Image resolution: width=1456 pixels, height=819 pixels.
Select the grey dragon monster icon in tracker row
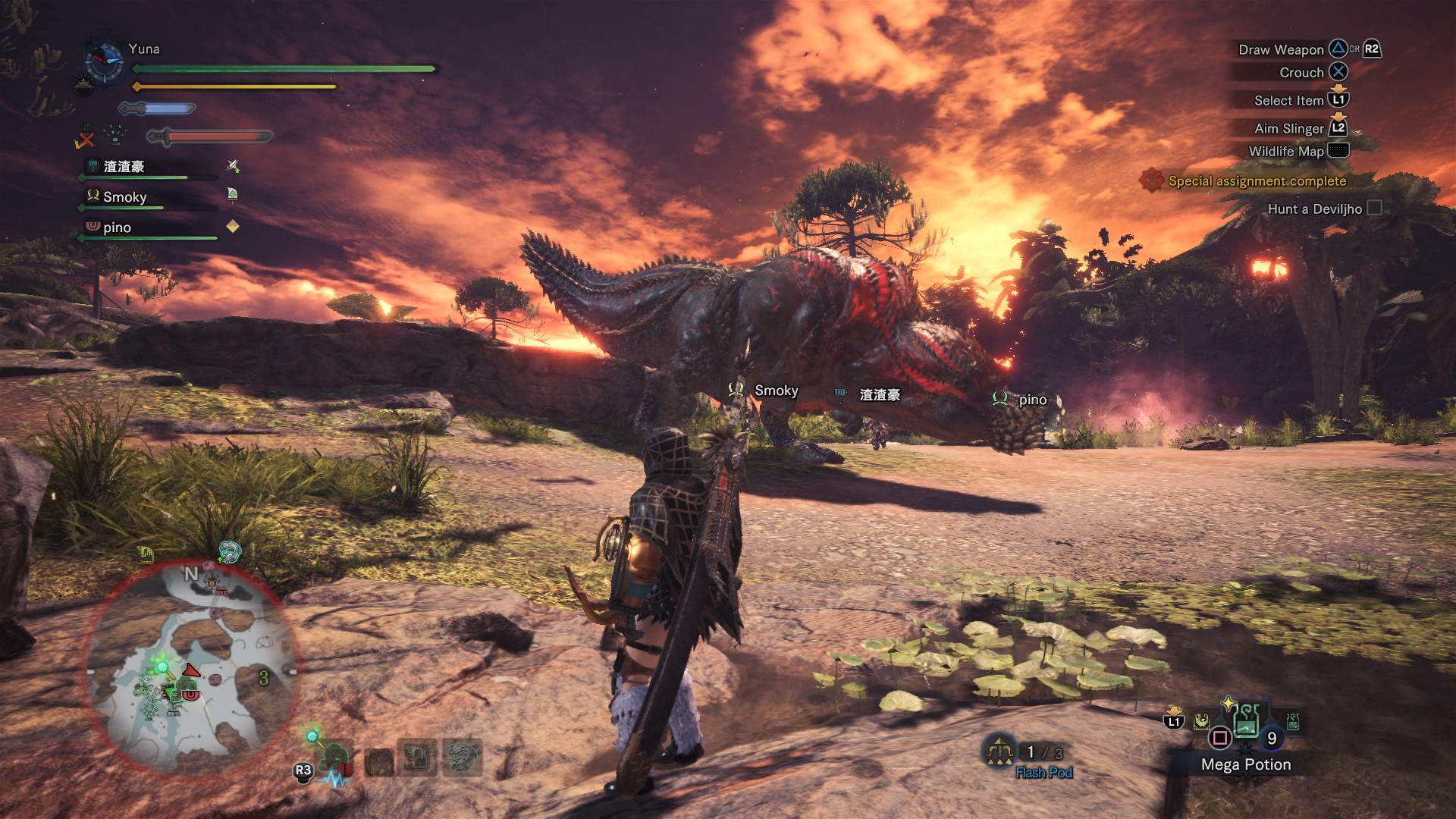click(463, 758)
